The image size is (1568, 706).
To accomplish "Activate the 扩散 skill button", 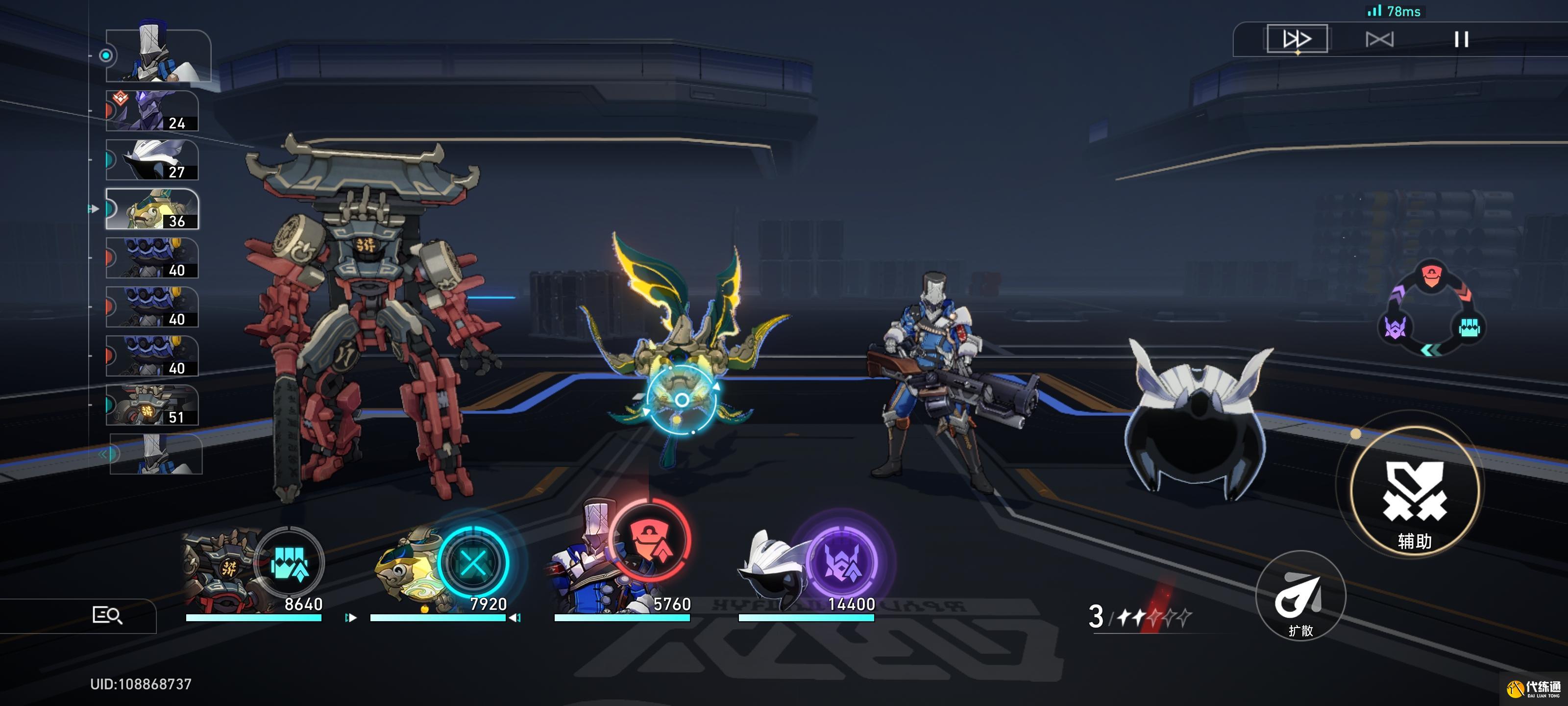I will tap(1300, 596).
